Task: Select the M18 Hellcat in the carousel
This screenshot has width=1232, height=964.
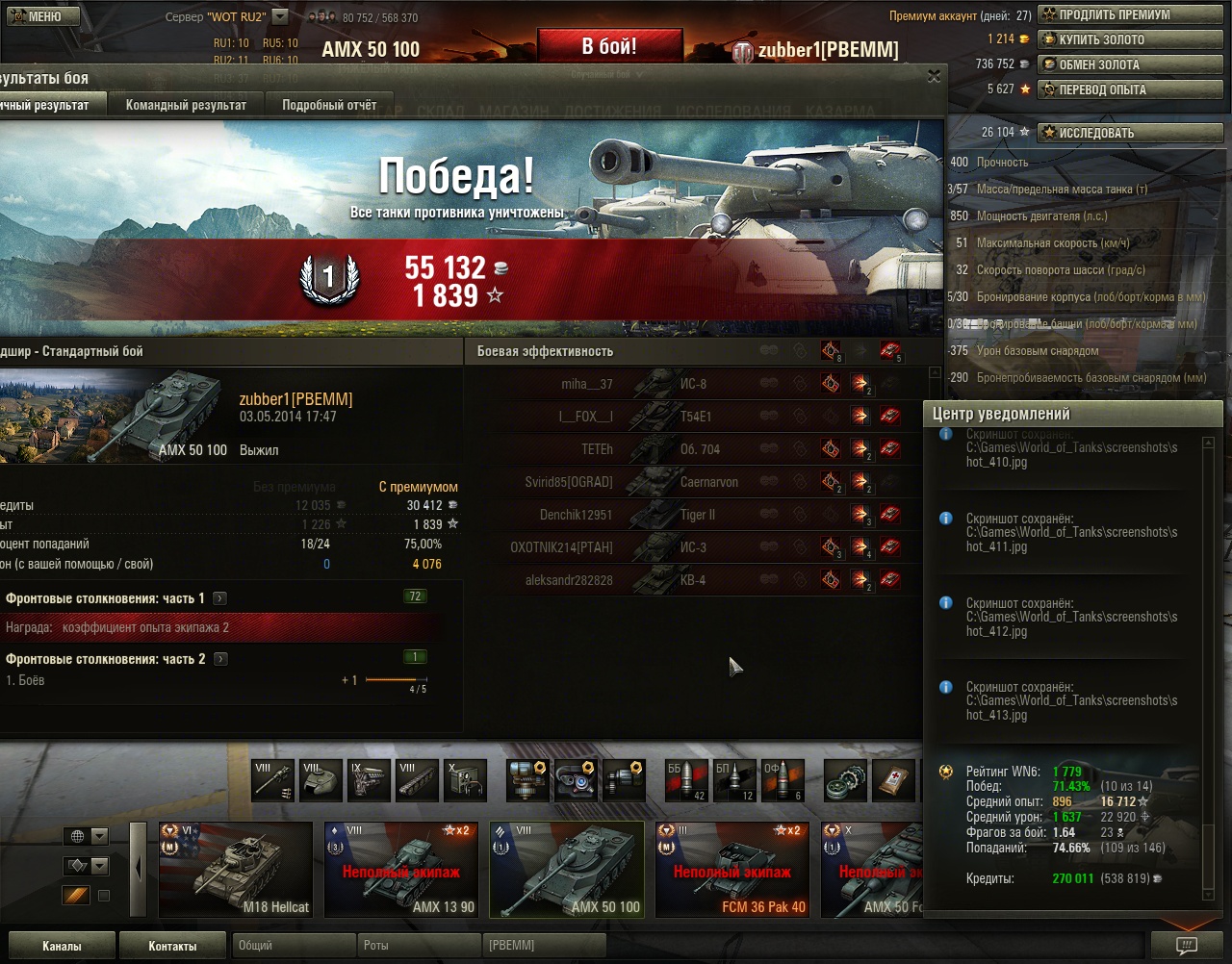Action: point(236,869)
